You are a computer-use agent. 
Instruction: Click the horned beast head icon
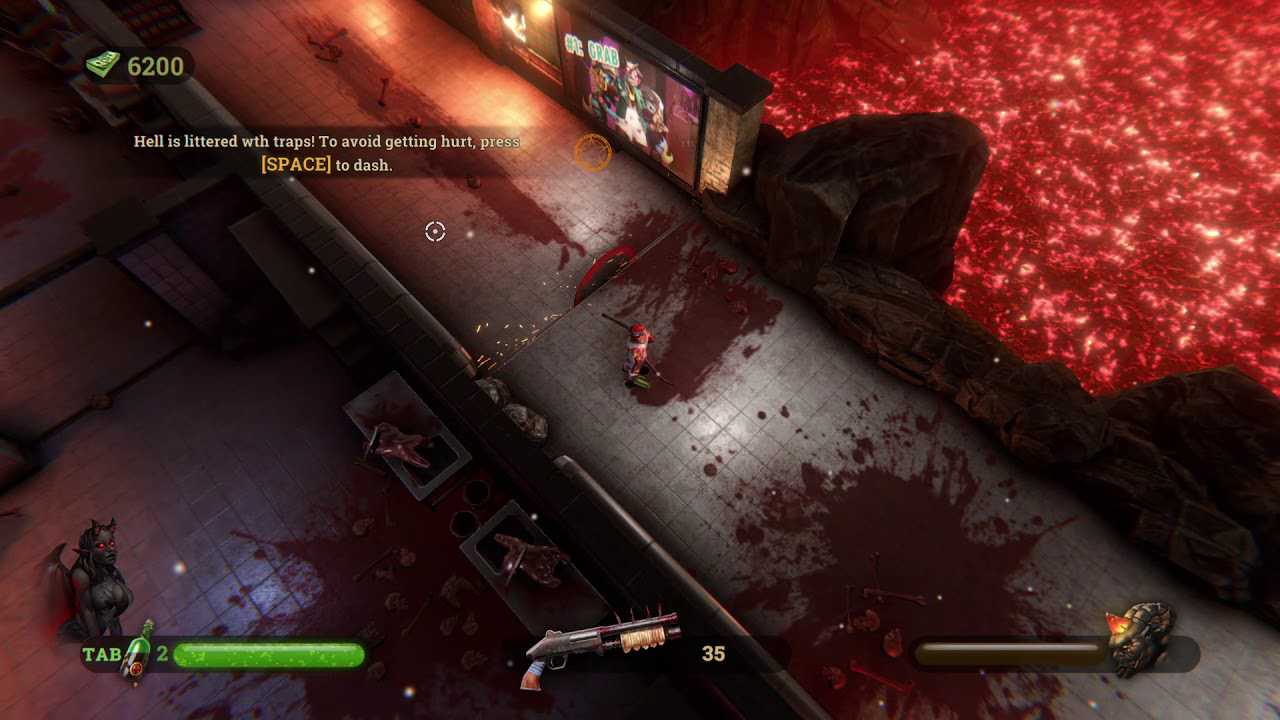pos(1141,638)
